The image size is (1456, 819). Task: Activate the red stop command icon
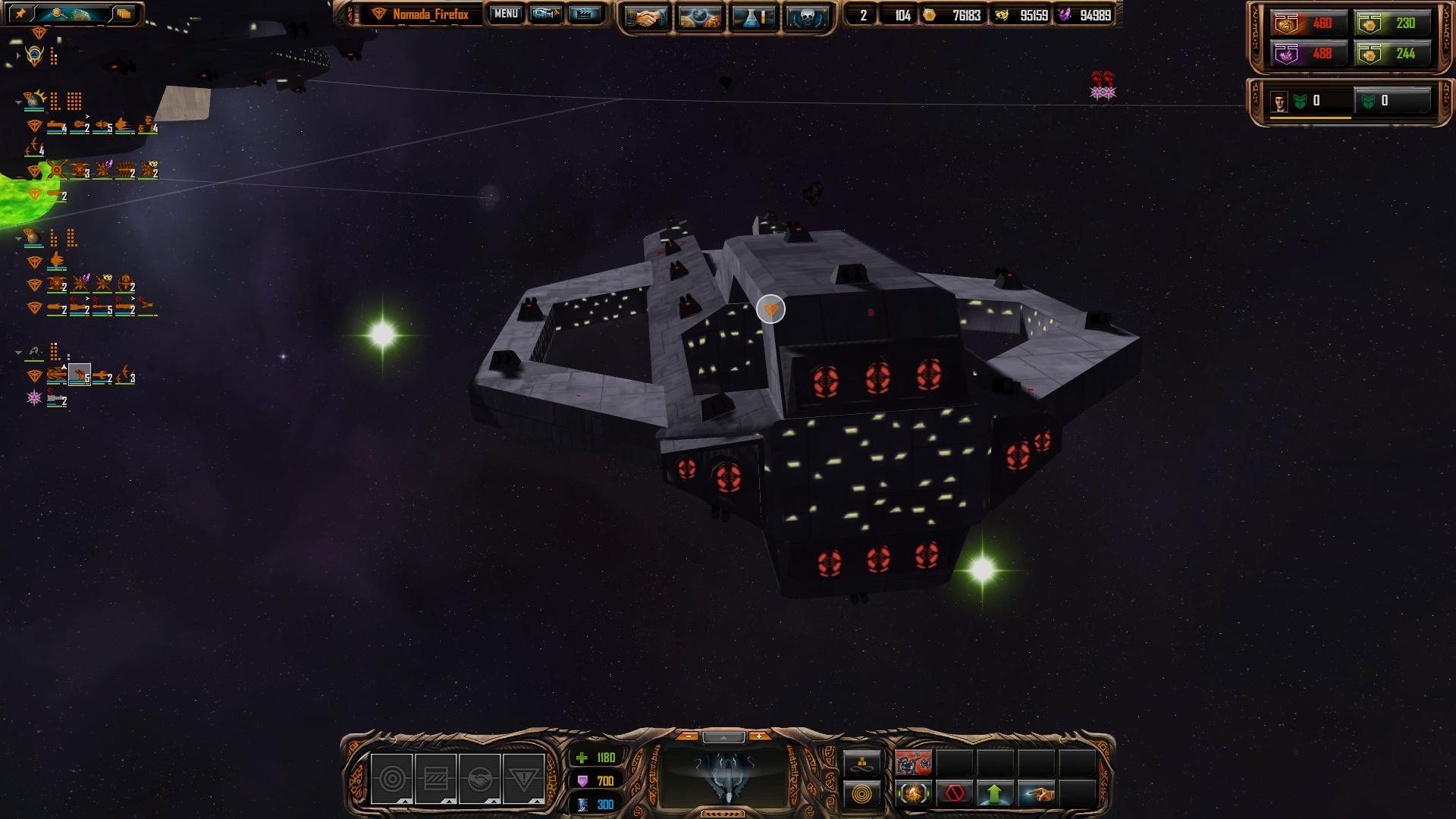(x=955, y=794)
